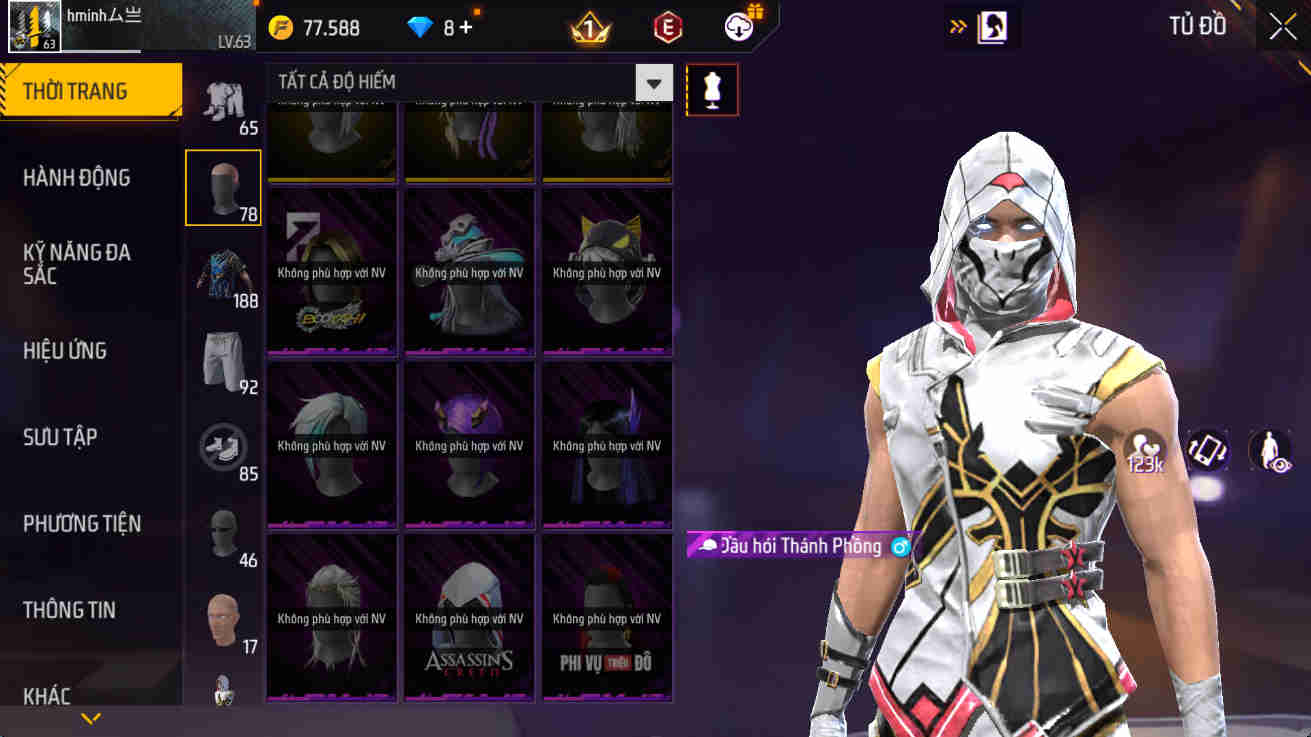
Task: Select the headgear category icon showing 78 items
Action: point(223,187)
